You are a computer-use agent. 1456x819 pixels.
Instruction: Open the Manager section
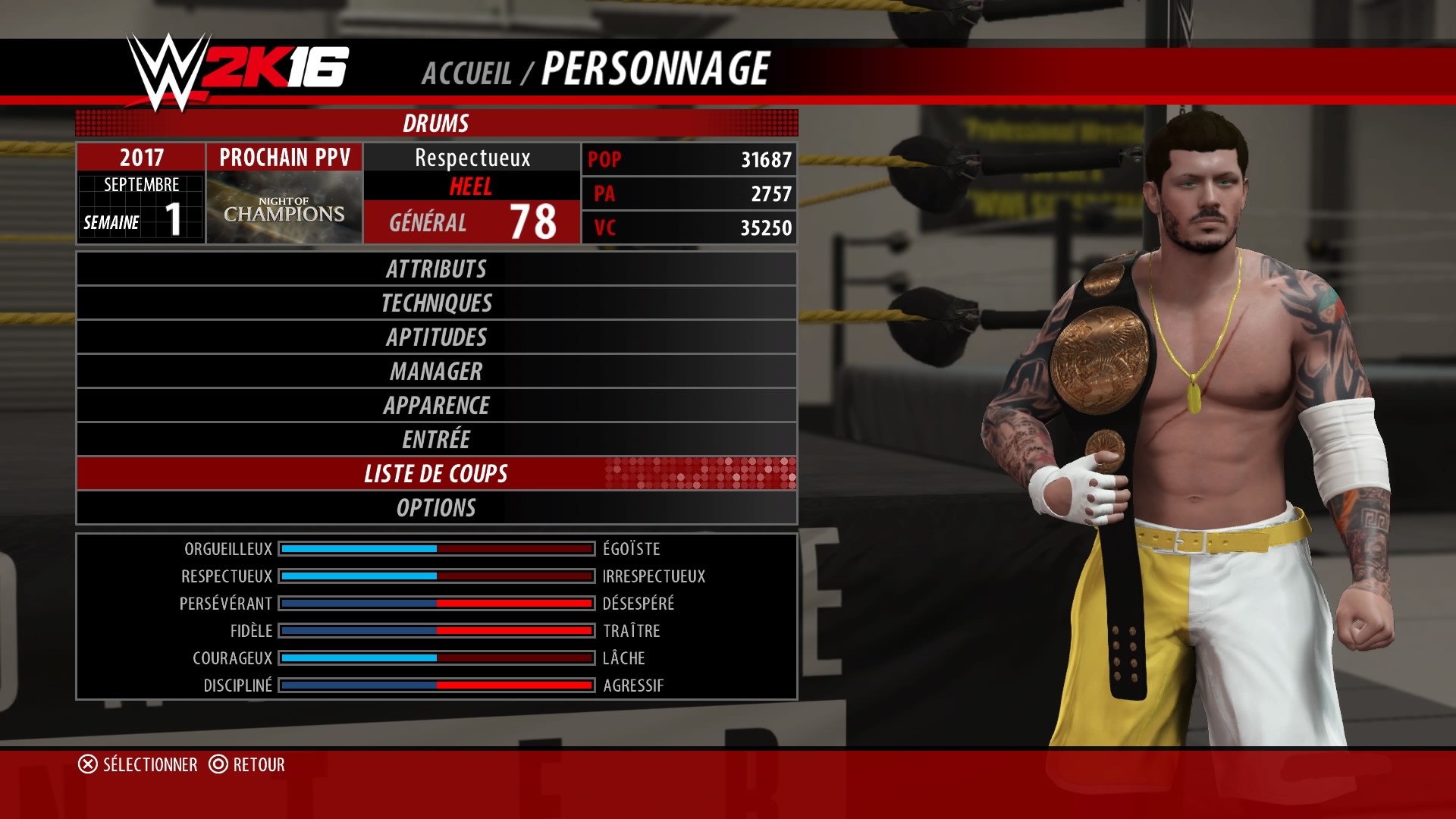click(x=436, y=372)
